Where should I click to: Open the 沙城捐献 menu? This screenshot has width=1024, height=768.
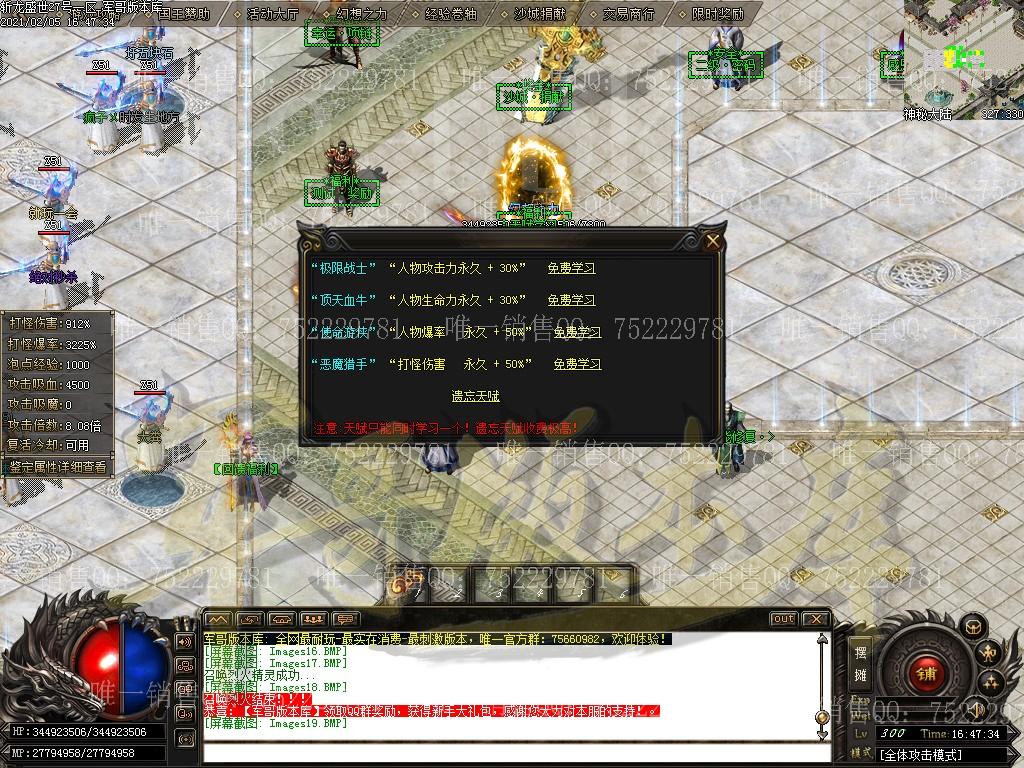pos(539,14)
